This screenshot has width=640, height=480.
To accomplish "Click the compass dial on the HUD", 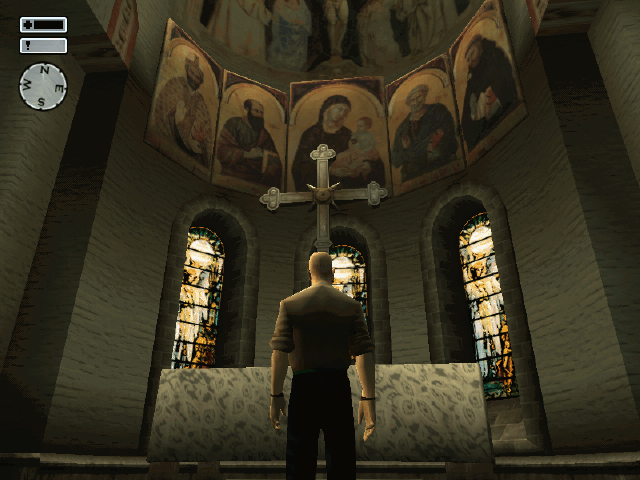I will [x=43, y=86].
